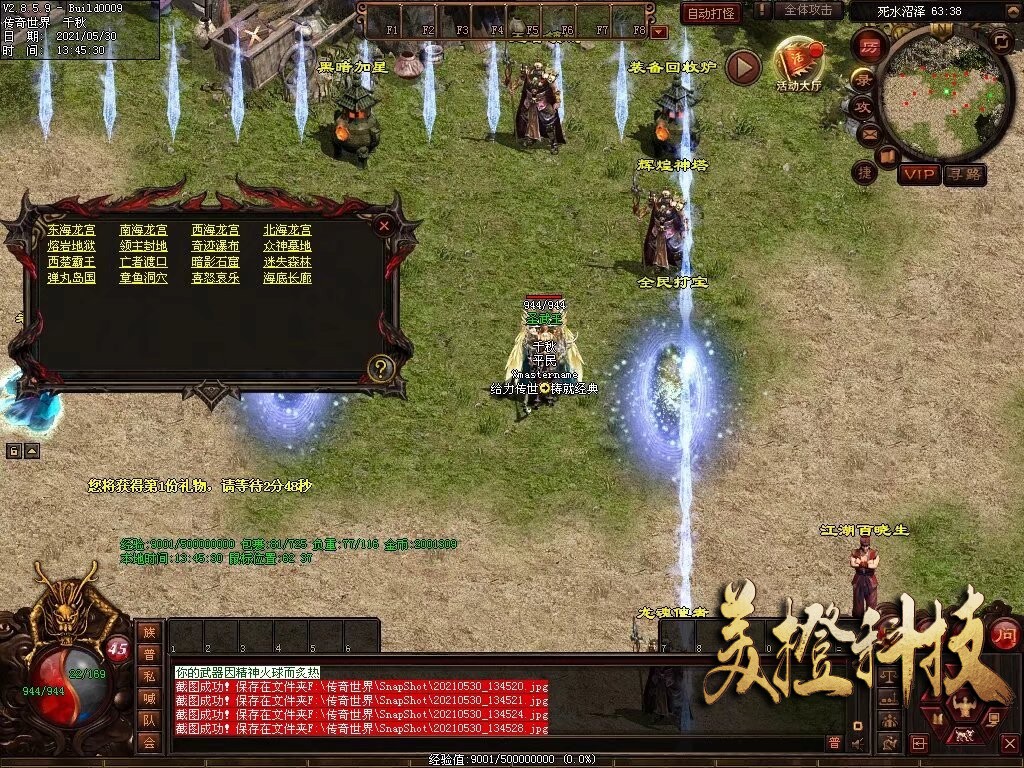
Task: Click the minimap refresh arrows button
Action: tap(1001, 40)
